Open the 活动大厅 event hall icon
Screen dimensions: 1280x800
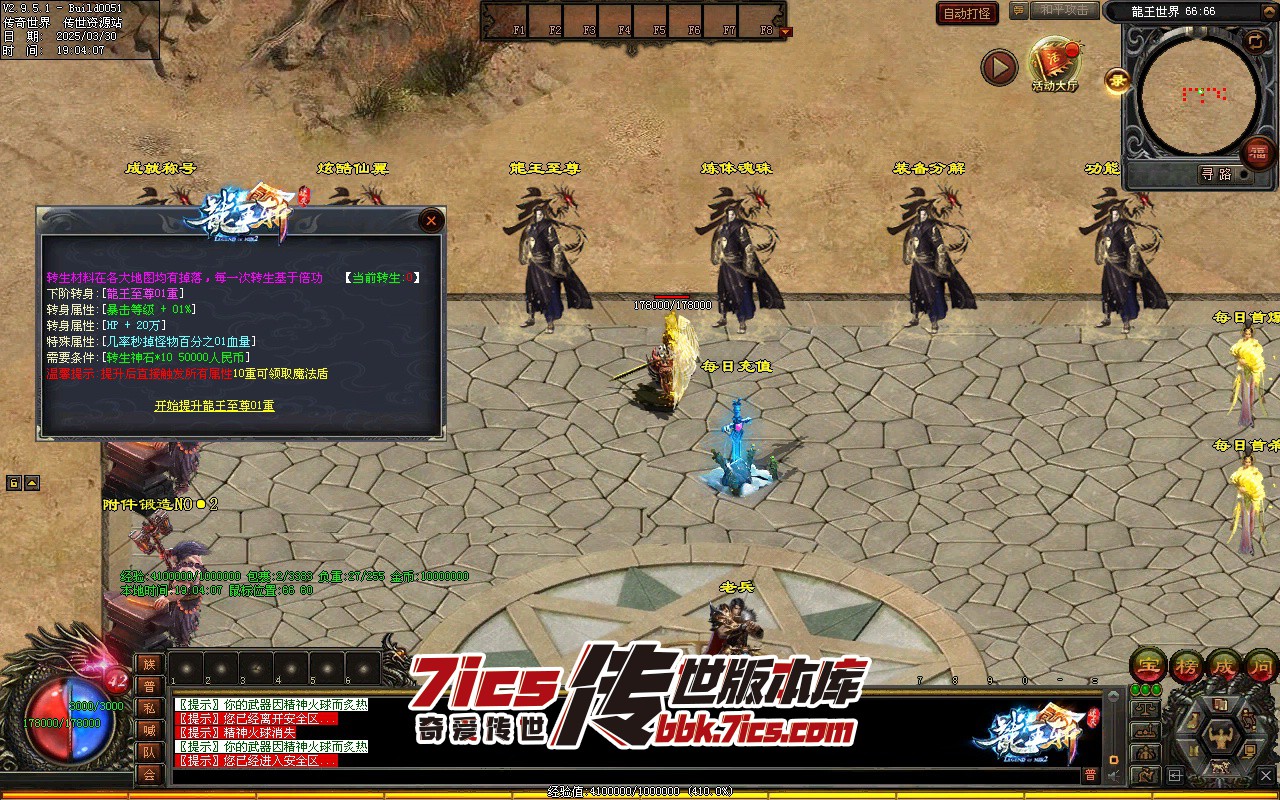click(x=1055, y=63)
